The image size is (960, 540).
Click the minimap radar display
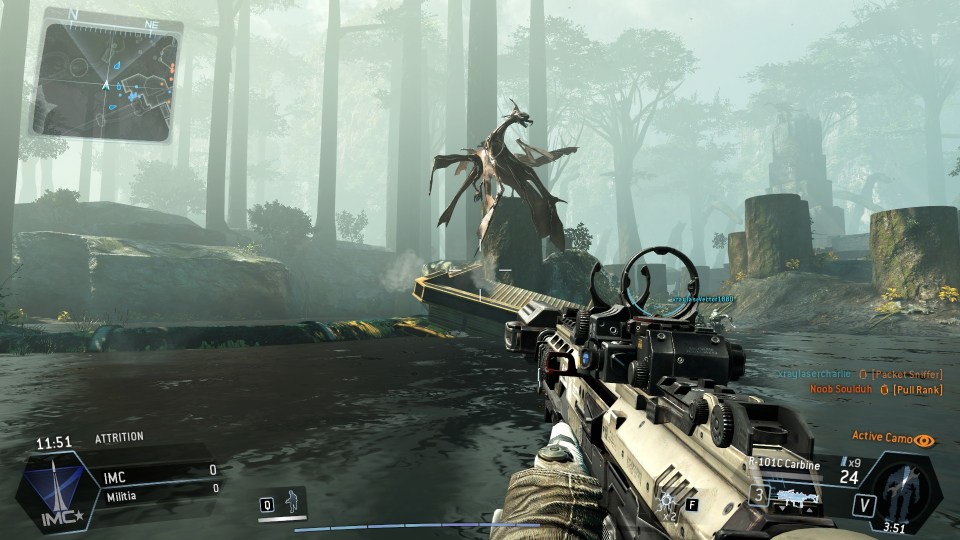105,80
